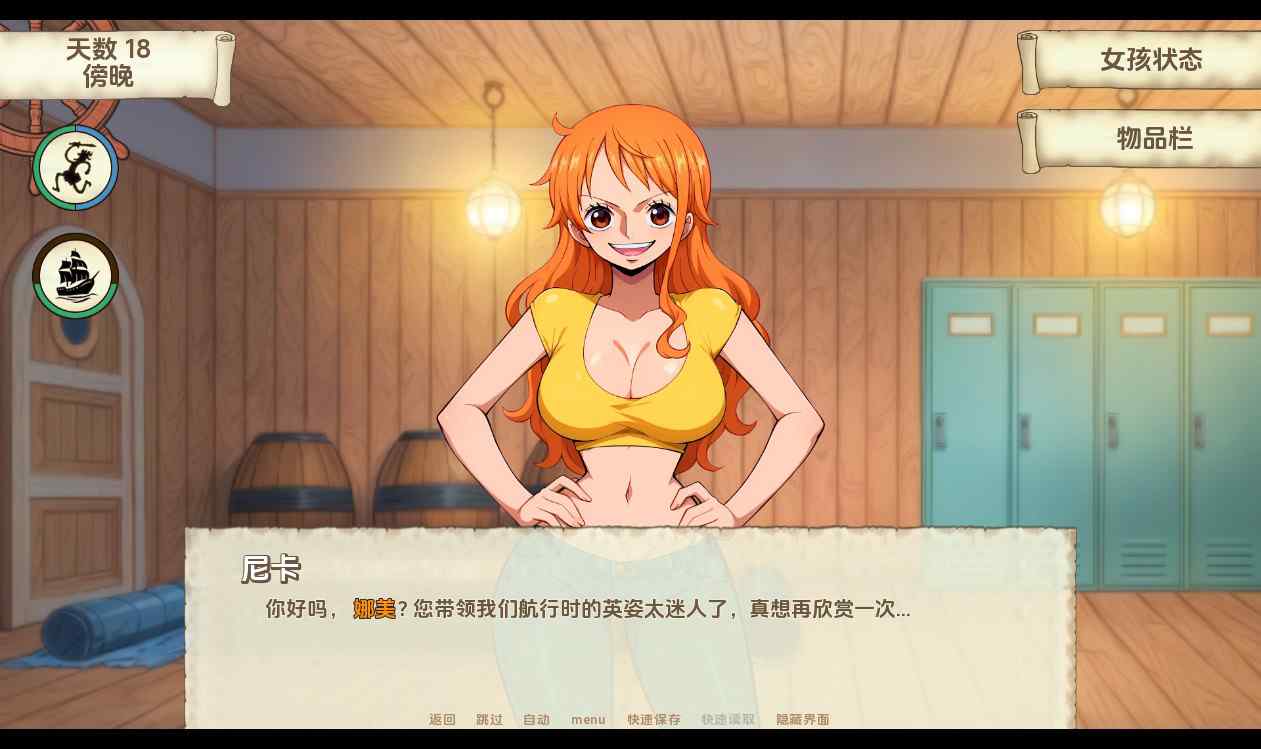Enable 自动 auto-advance mode

click(x=536, y=719)
